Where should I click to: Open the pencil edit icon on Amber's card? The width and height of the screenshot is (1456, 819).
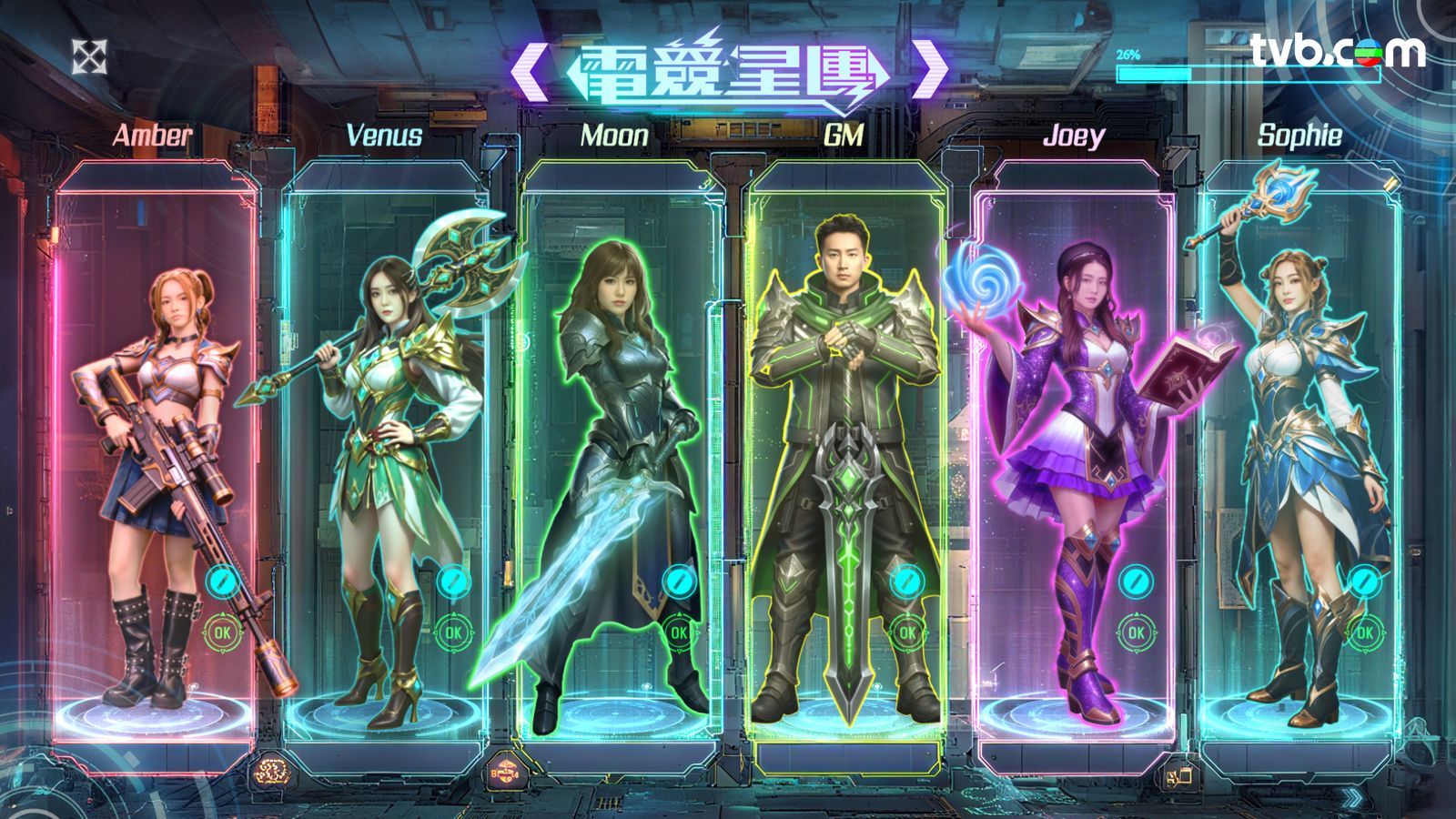point(222,580)
